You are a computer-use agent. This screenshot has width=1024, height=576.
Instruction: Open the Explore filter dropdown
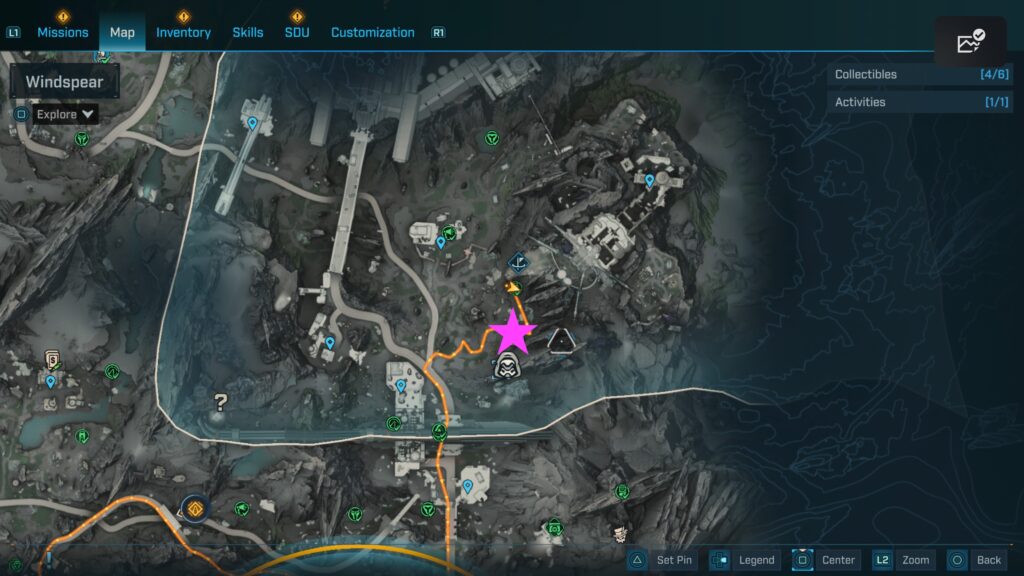coord(66,114)
